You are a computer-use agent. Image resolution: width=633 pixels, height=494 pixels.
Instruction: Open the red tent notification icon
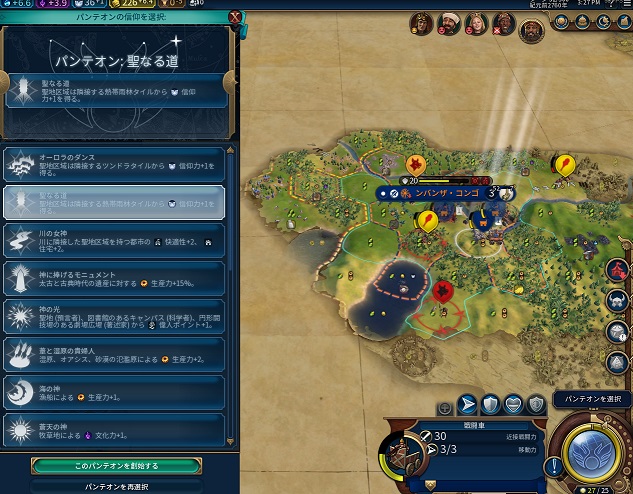pyautogui.click(x=617, y=270)
